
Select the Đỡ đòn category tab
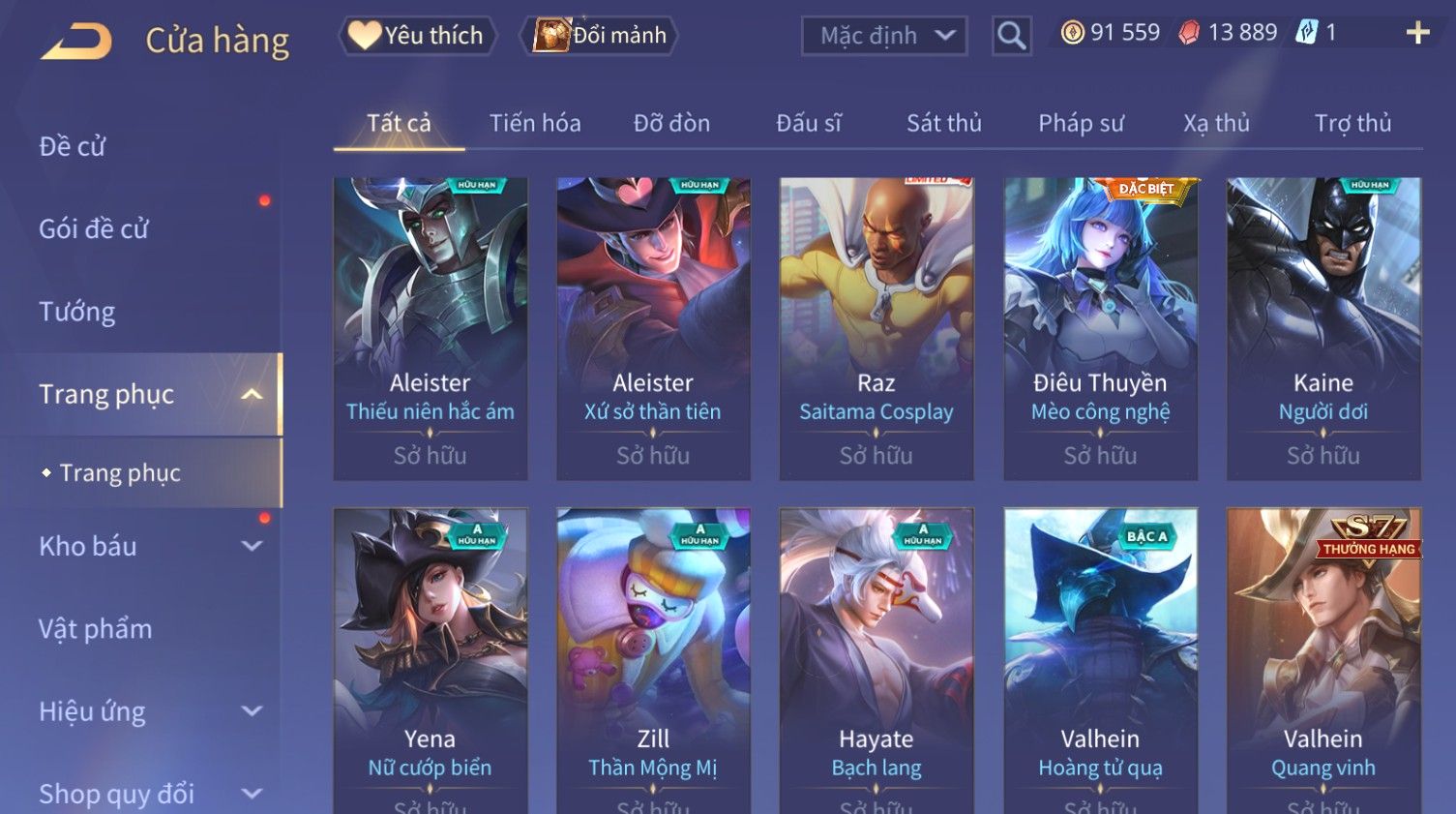(671, 123)
